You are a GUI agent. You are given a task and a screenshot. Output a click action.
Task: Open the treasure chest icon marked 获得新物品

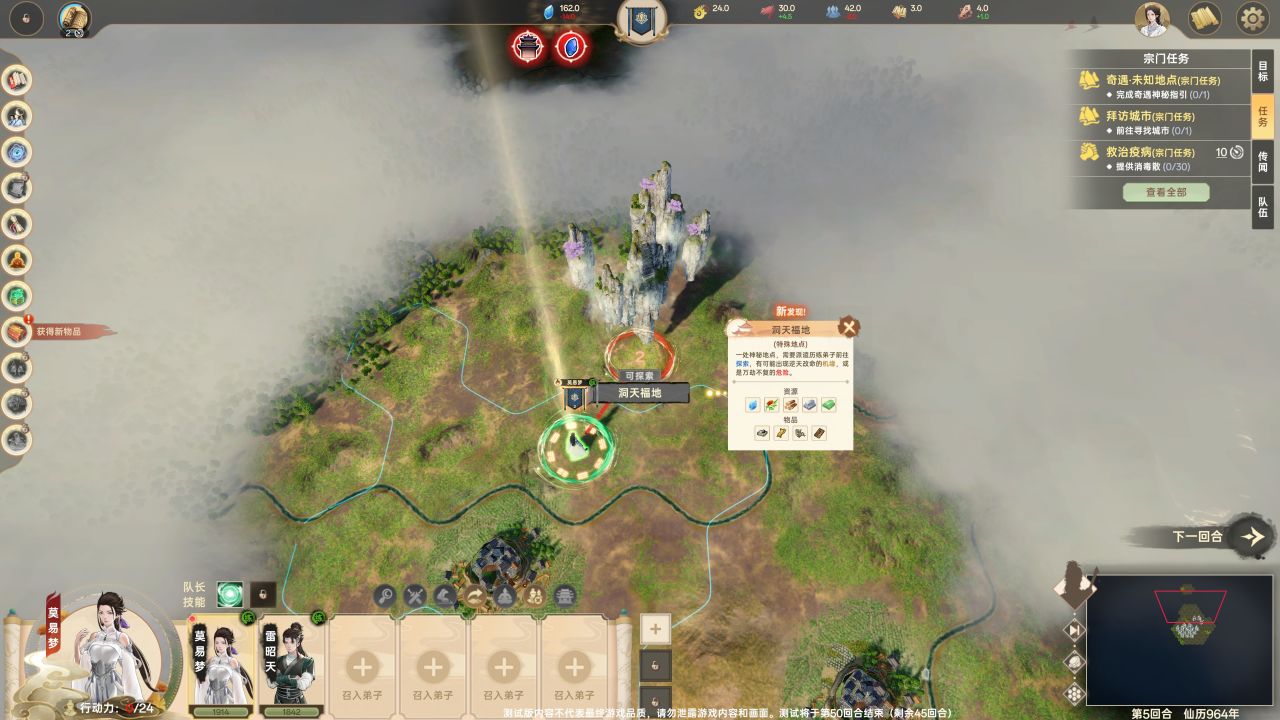coord(17,331)
